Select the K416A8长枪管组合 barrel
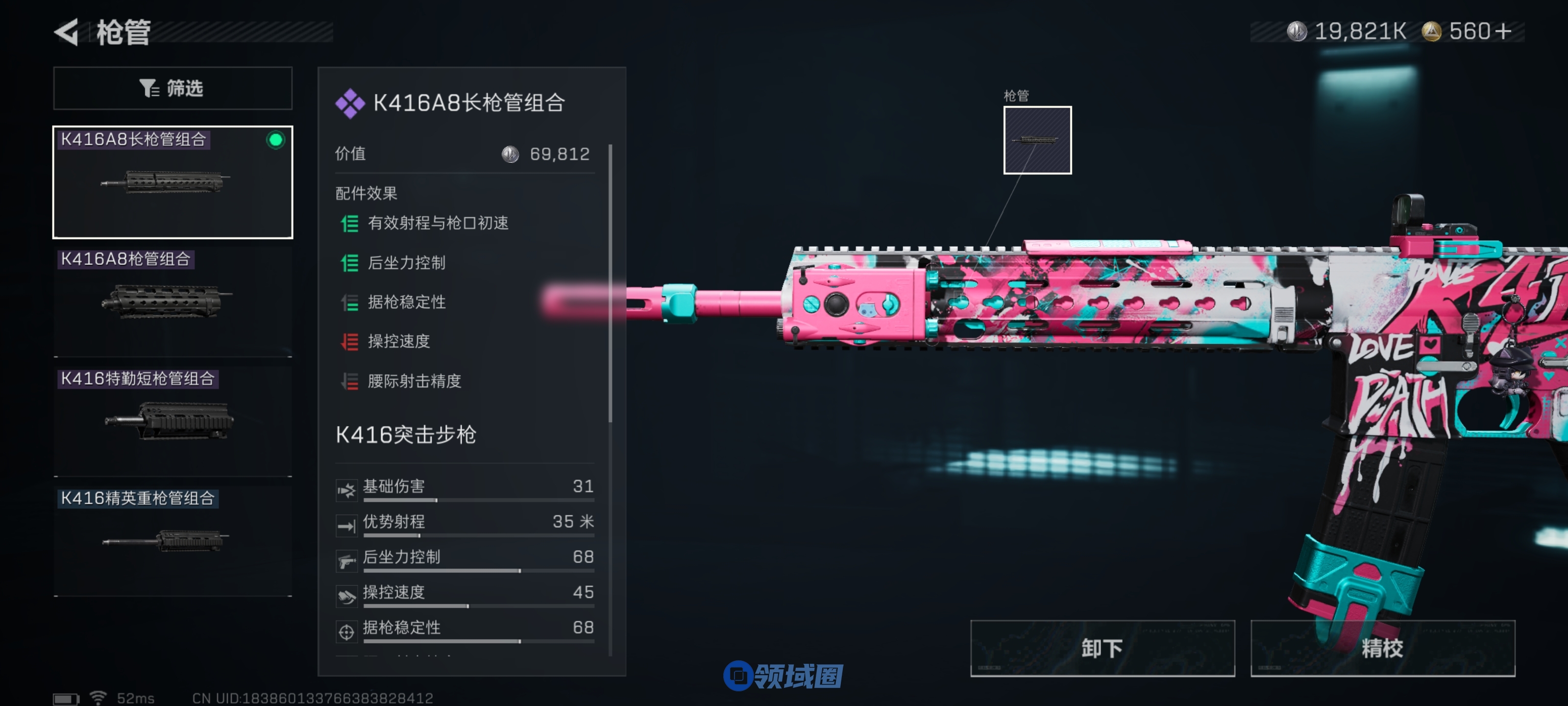The height and width of the screenshot is (706, 1568). pyautogui.click(x=173, y=182)
